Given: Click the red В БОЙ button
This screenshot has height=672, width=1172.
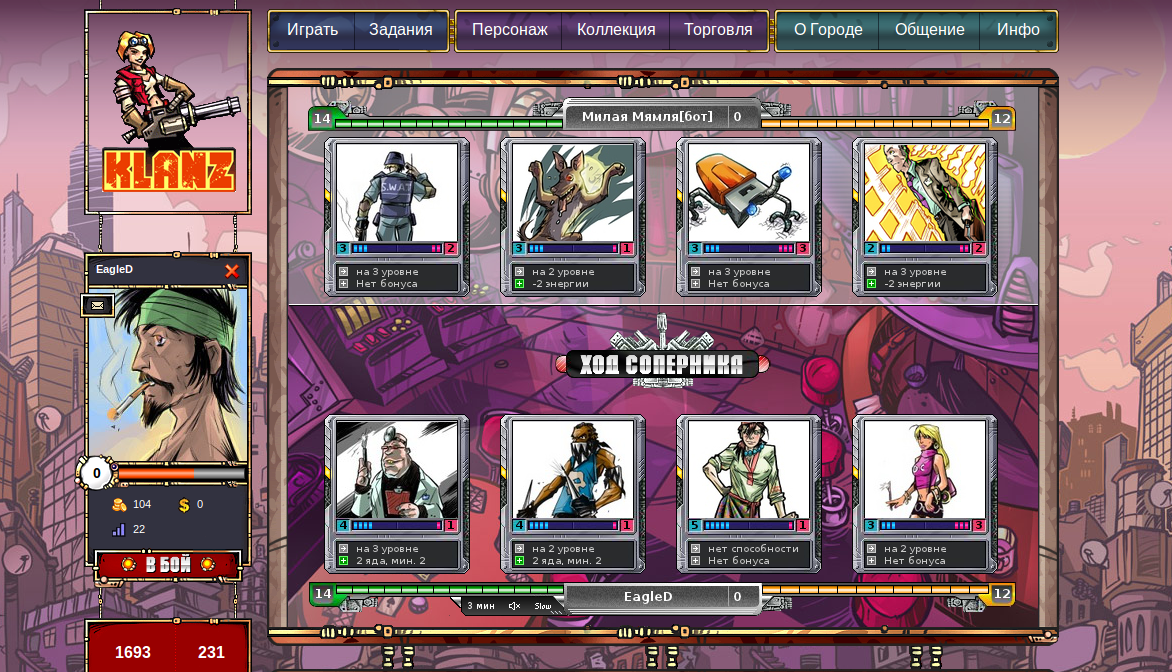Looking at the screenshot, I should [x=168, y=565].
